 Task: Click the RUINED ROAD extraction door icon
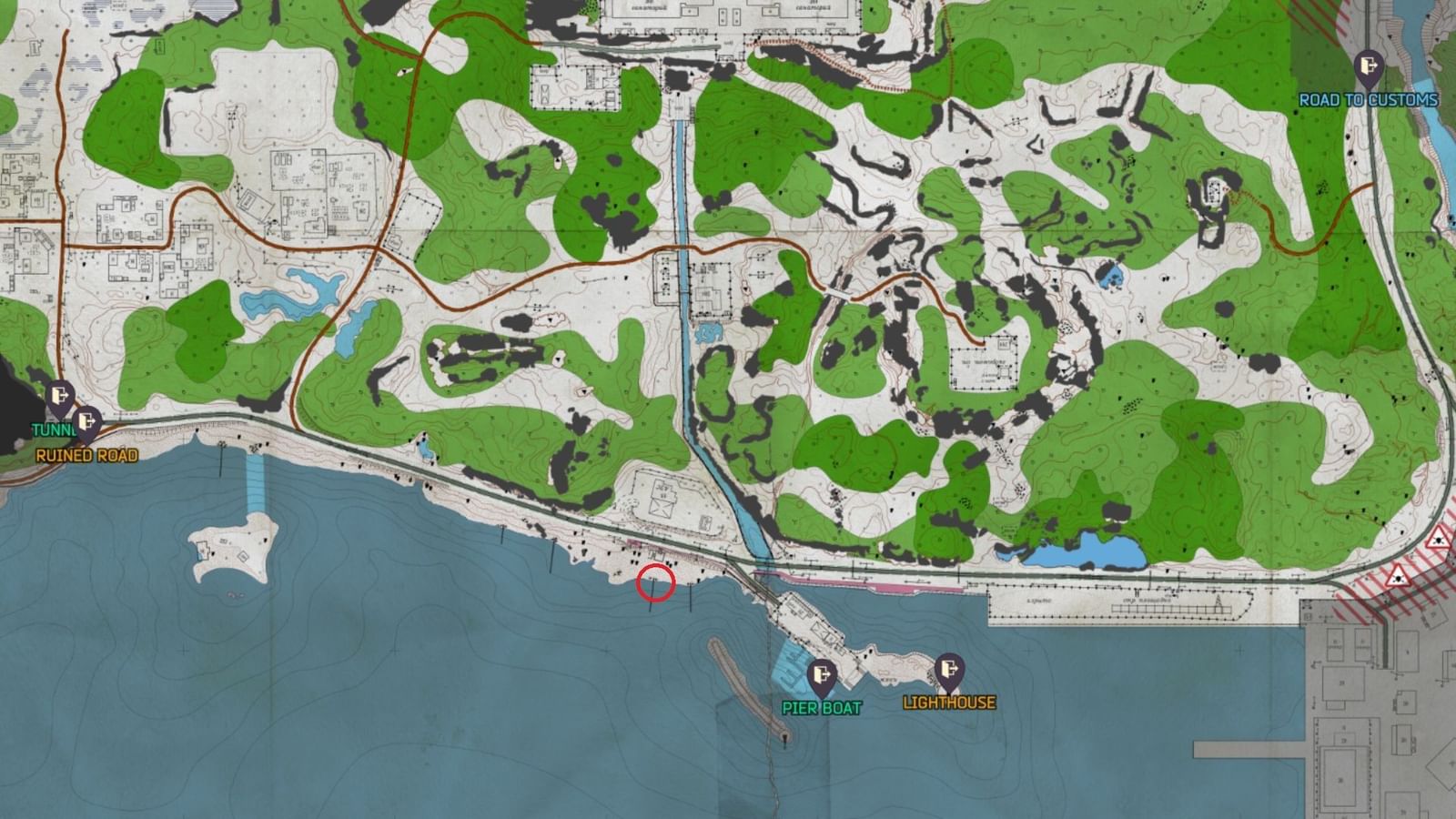86,421
